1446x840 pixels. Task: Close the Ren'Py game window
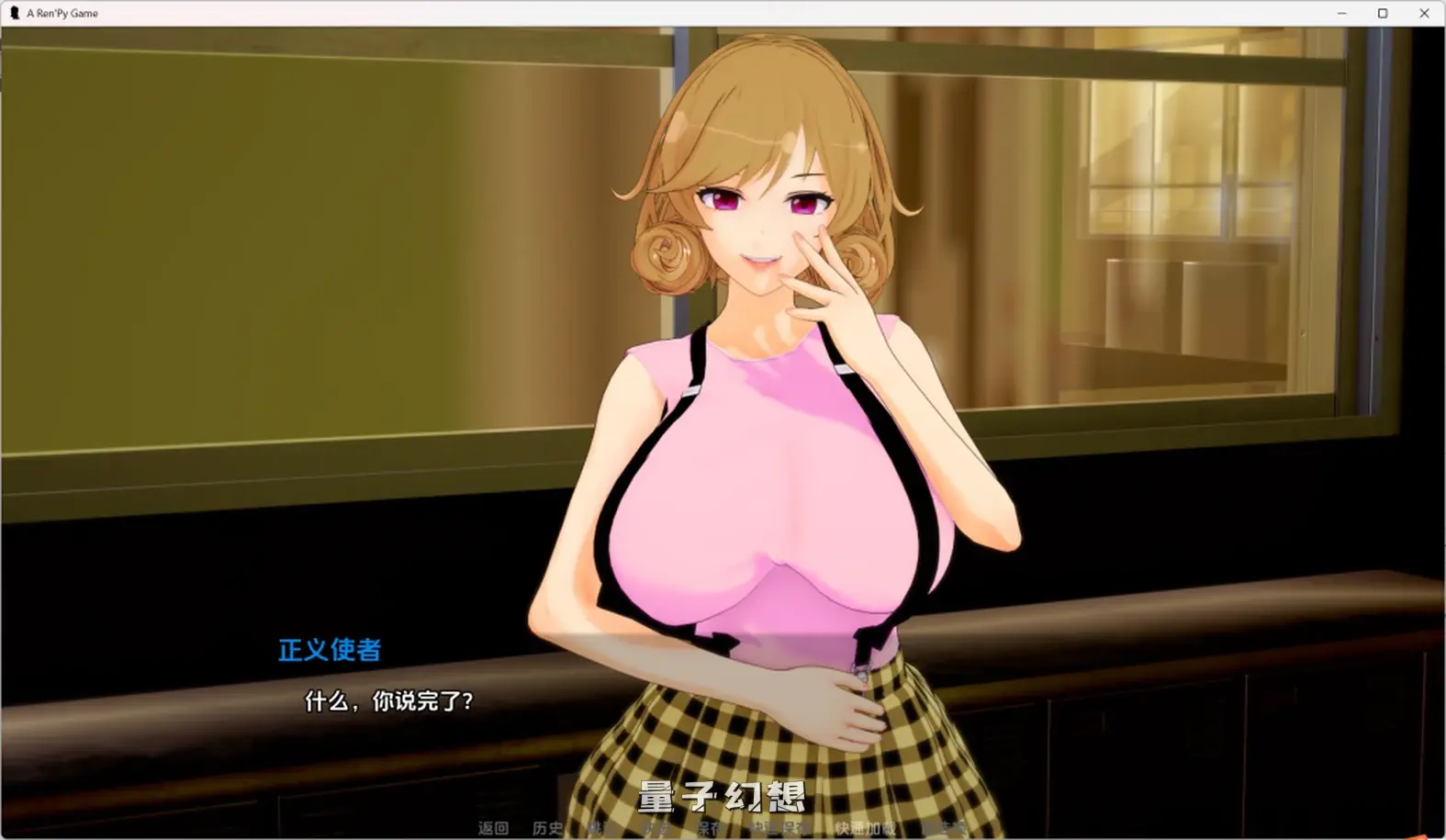[x=1424, y=13]
